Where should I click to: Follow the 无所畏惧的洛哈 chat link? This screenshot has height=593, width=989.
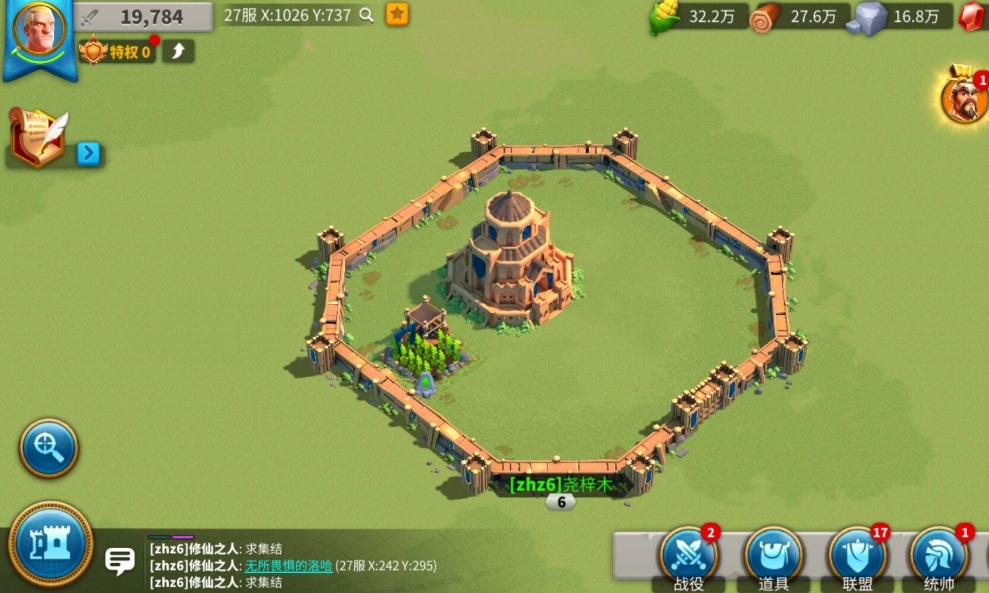coord(288,565)
